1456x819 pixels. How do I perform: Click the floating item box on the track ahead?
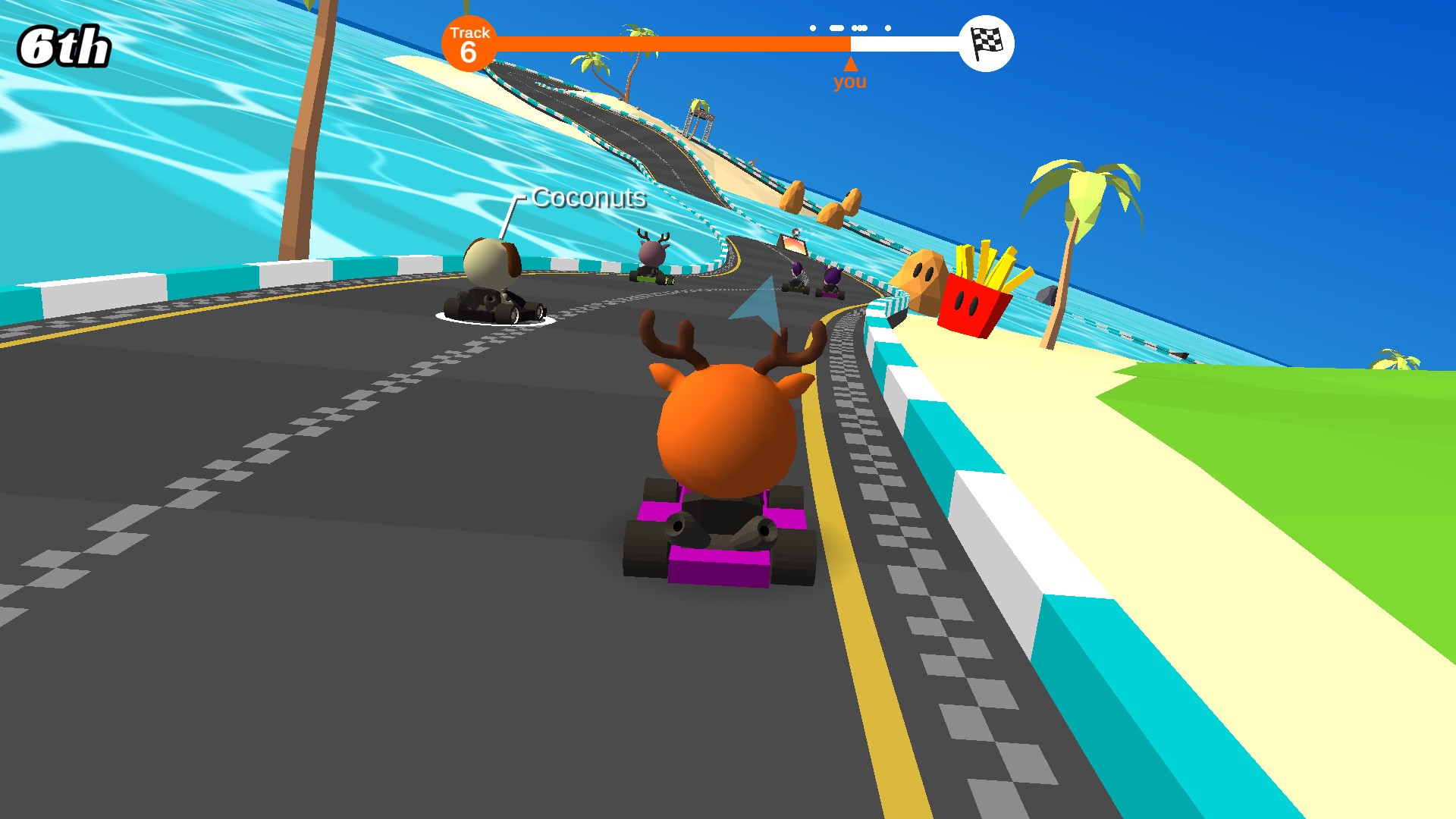click(x=793, y=243)
